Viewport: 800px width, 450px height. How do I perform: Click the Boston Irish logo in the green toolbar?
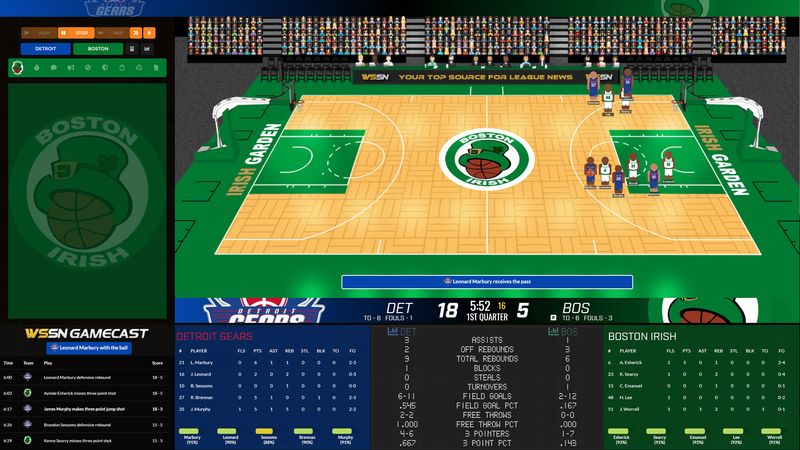pyautogui.click(x=18, y=68)
